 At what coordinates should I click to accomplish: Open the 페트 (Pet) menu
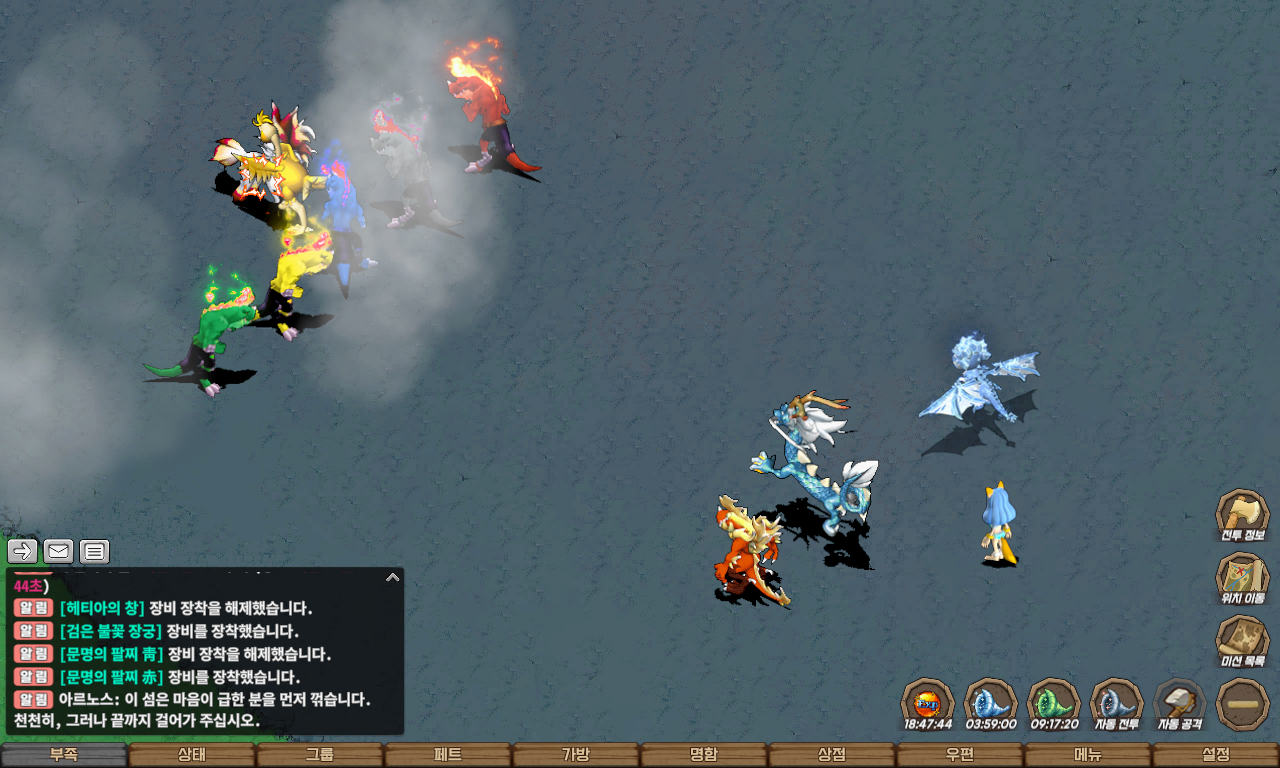tap(448, 755)
